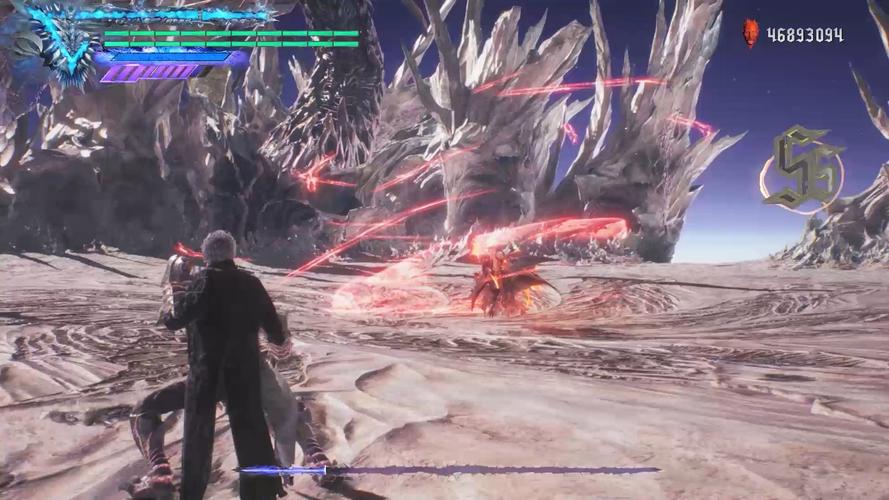Select the SS style rank badge
This screenshot has width=889, height=500.
pos(804,168)
